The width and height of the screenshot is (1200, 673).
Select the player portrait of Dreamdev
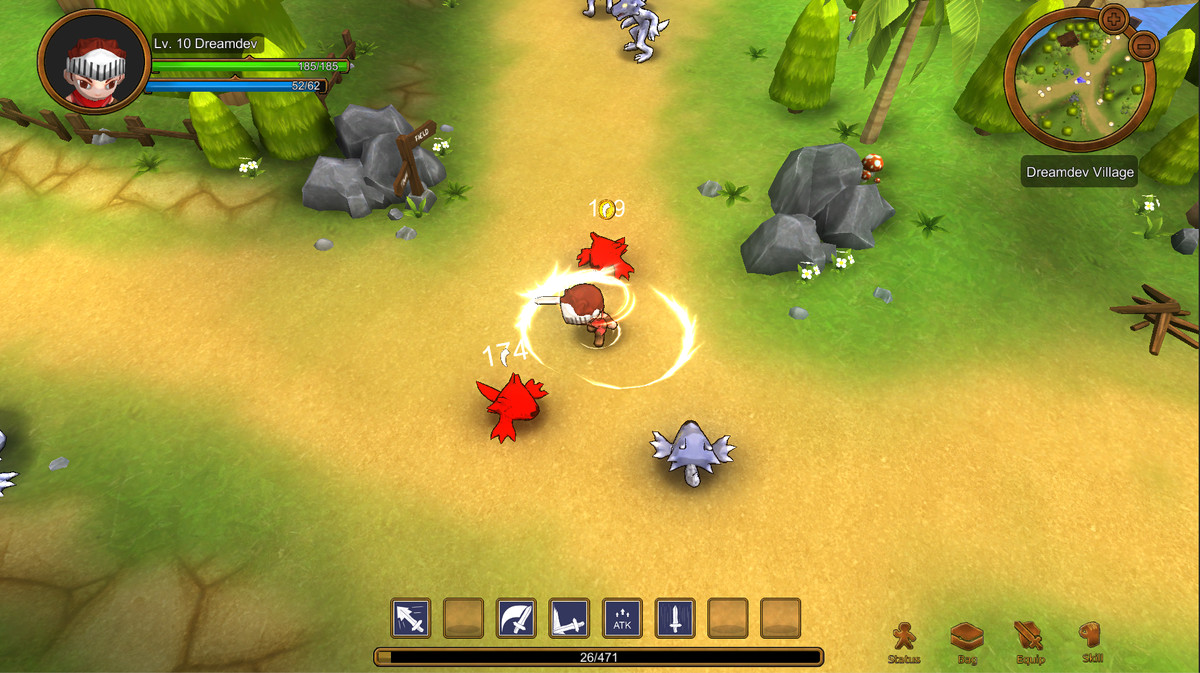tap(94, 62)
